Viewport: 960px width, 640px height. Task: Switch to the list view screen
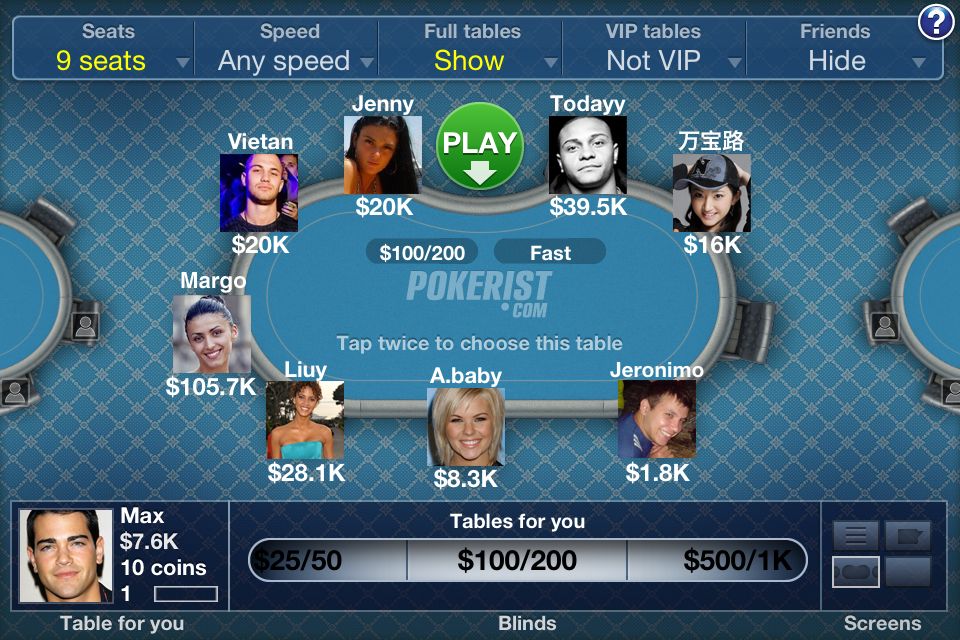coord(856,536)
